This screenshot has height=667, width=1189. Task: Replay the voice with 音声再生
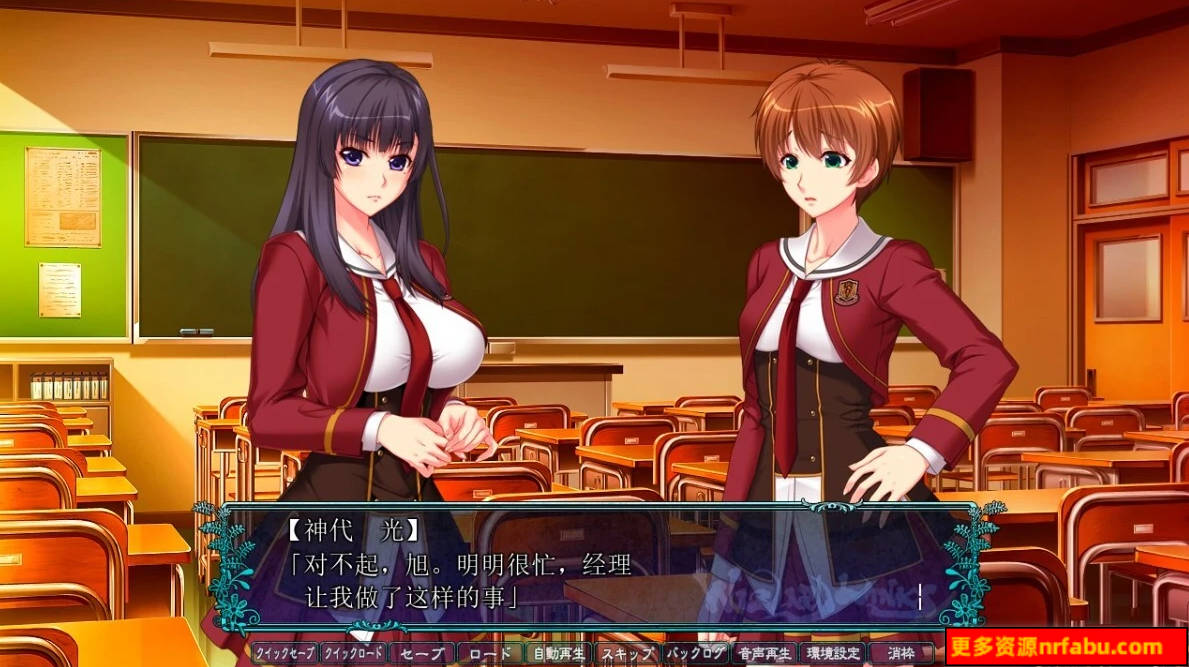coord(764,653)
